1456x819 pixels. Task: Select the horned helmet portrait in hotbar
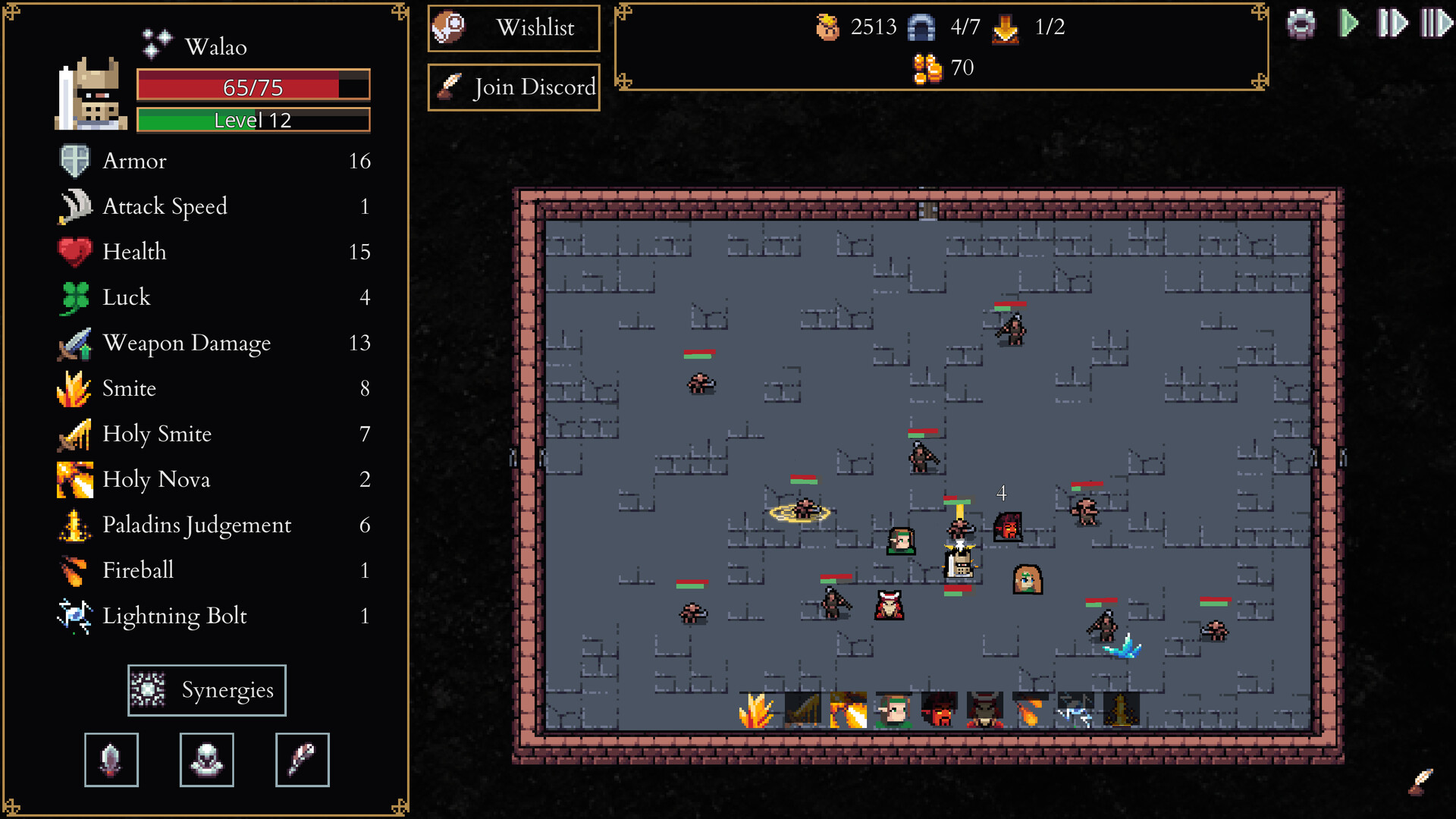(984, 711)
